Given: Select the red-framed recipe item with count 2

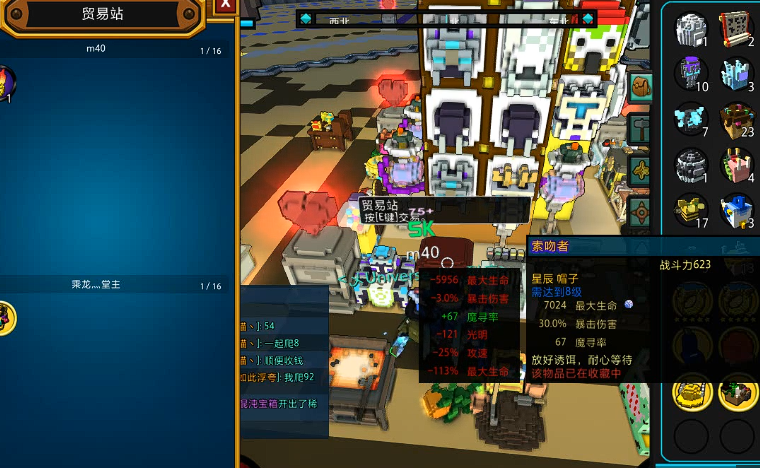Looking at the screenshot, I should click(736, 28).
